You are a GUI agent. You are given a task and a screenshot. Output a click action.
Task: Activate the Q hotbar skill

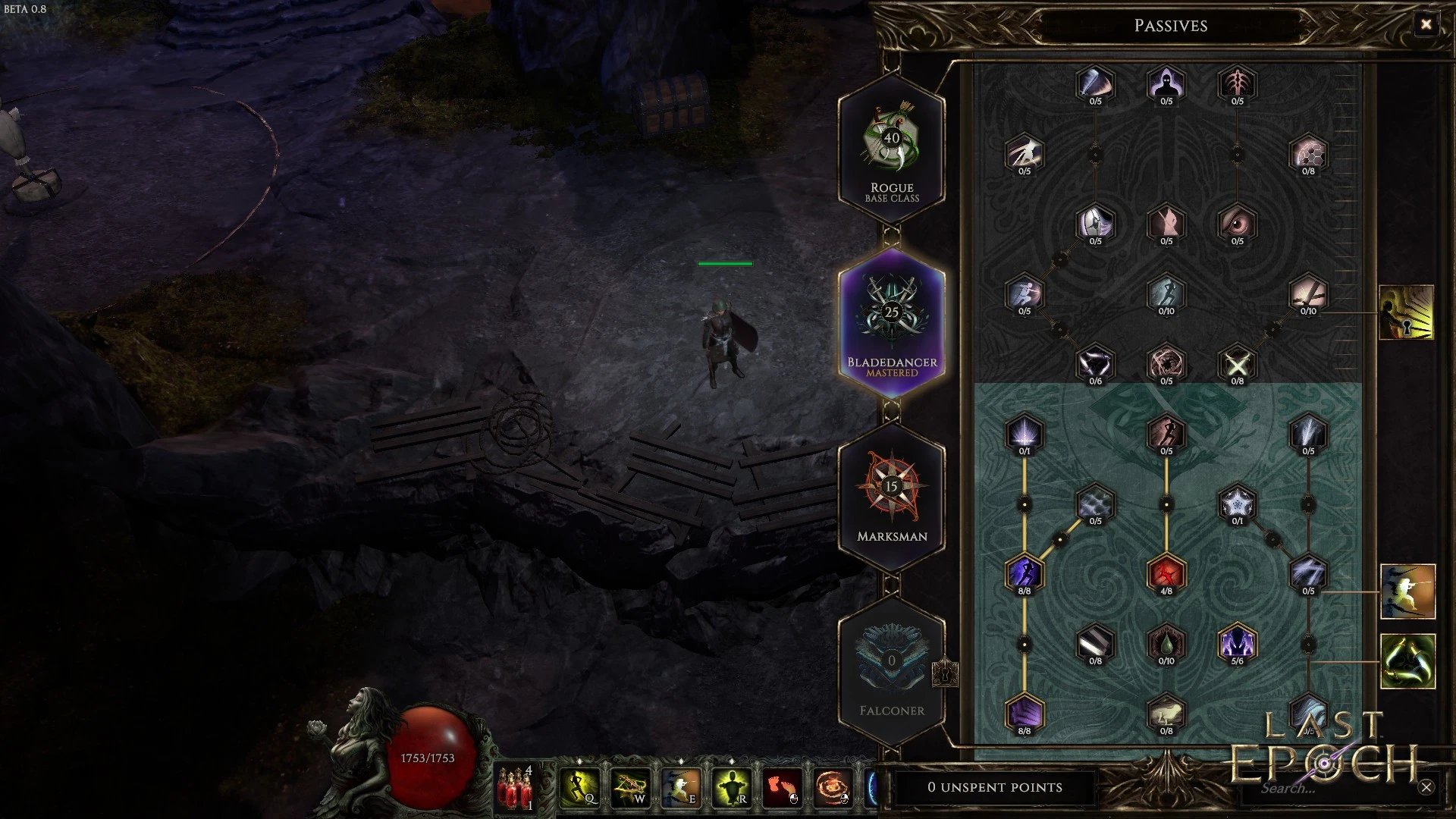coord(579,786)
